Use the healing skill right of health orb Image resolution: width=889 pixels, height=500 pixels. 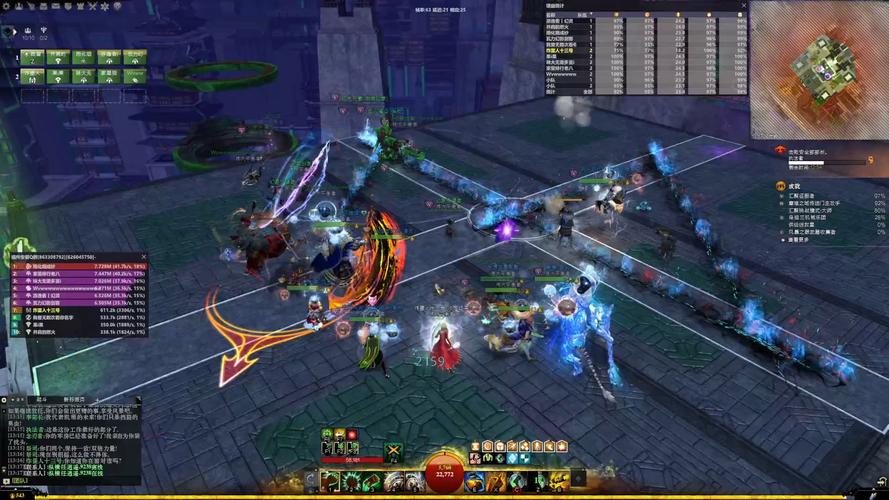[473, 481]
